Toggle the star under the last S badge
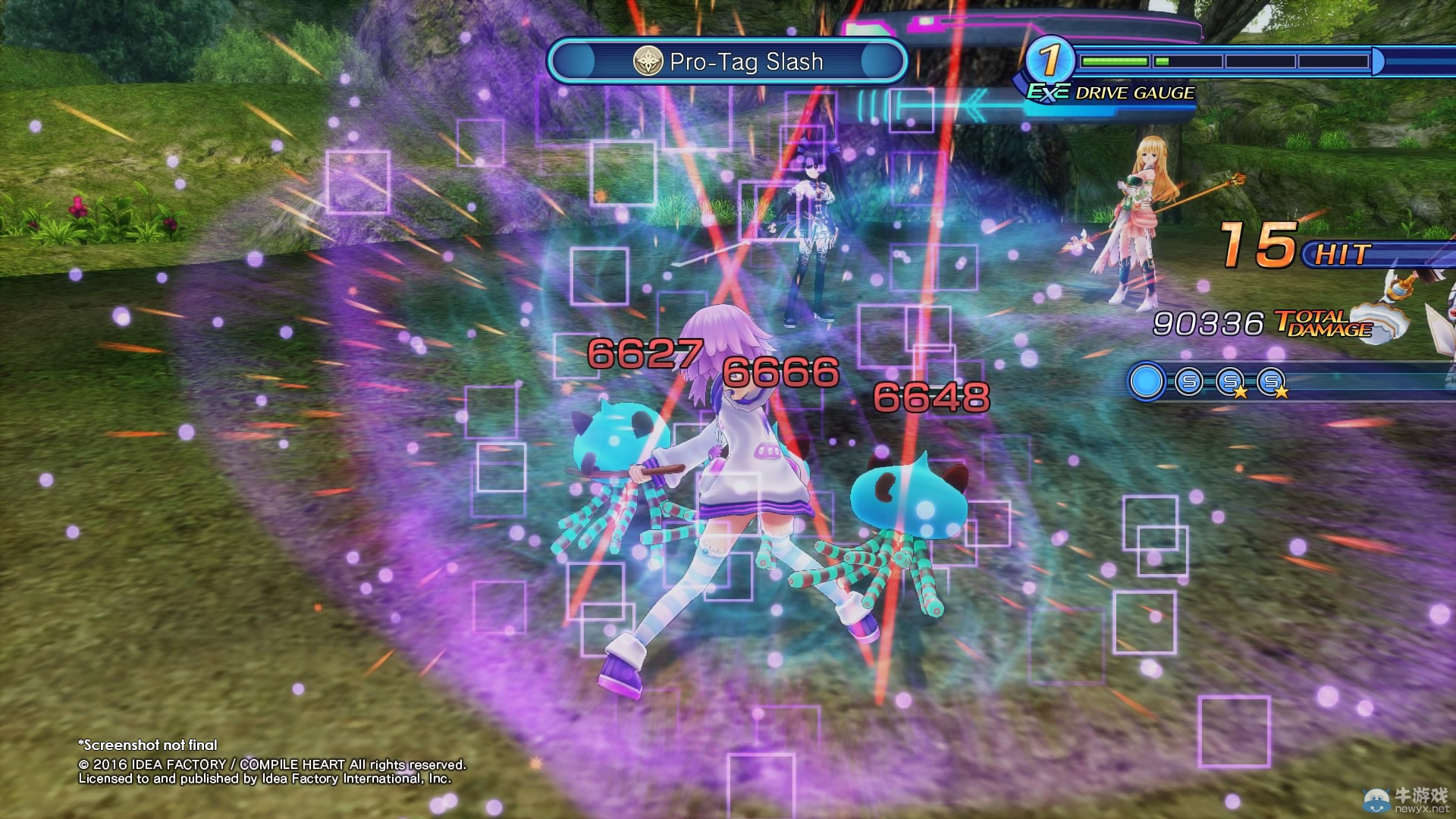The width and height of the screenshot is (1456, 819). coord(1282,393)
